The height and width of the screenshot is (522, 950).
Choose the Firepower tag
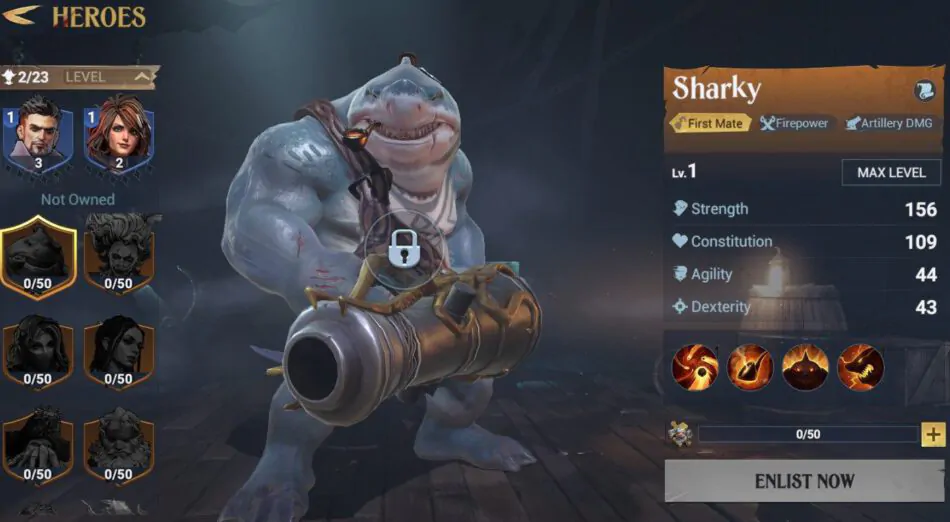pos(794,123)
